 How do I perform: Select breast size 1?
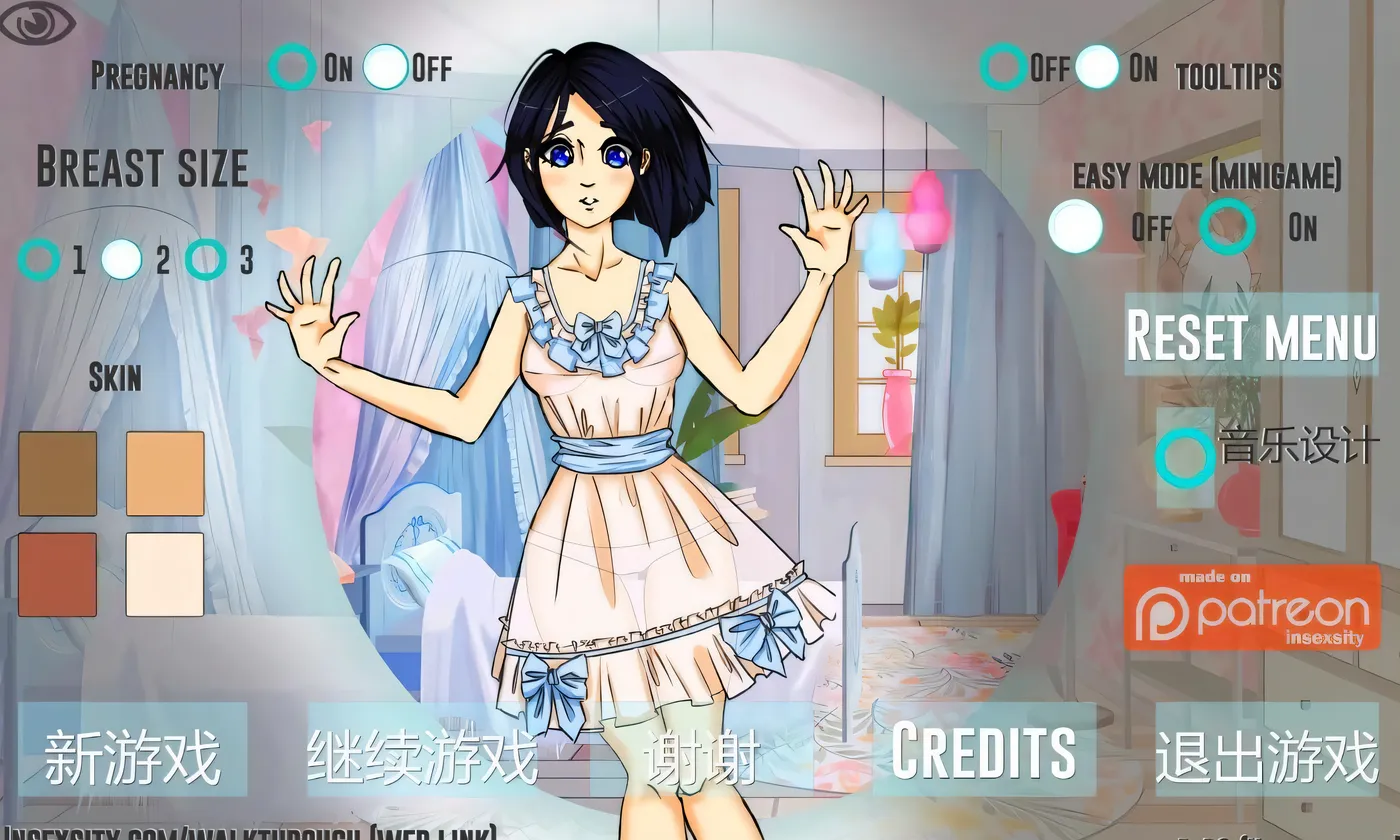pyautogui.click(x=42, y=259)
